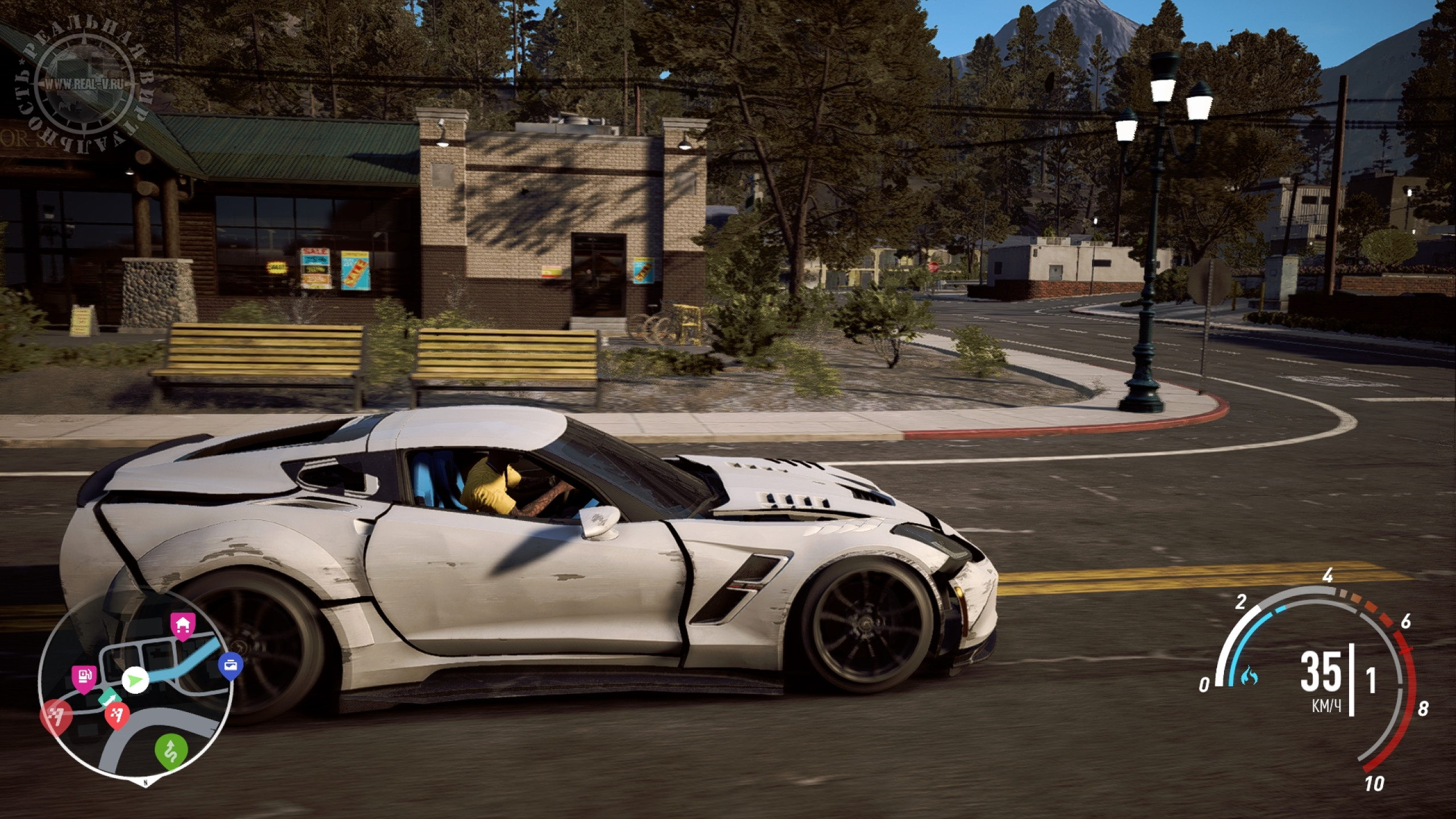
Task: Select the green winding-road event marker
Action: pyautogui.click(x=171, y=750)
